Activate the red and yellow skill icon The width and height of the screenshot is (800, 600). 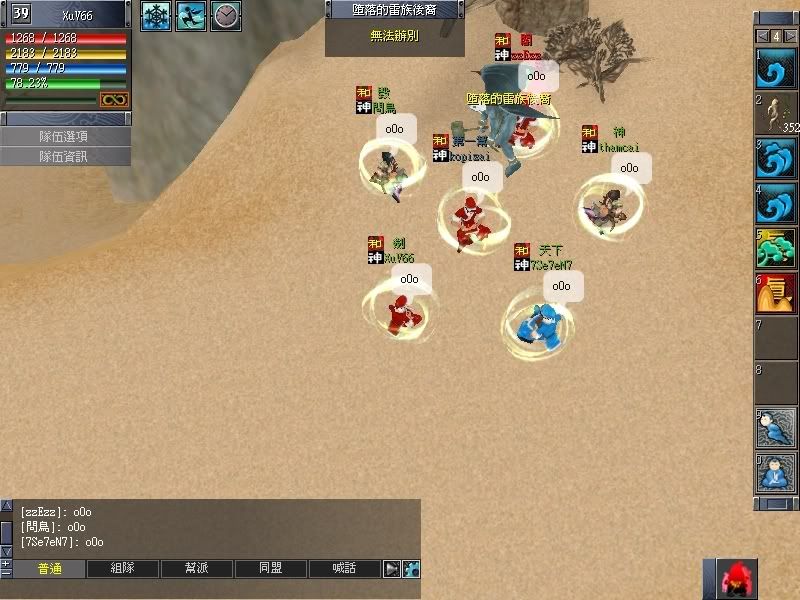point(776,293)
